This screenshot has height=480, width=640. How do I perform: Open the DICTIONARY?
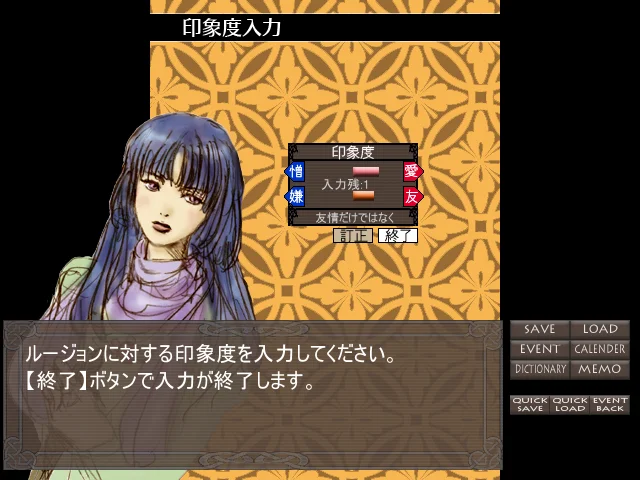point(539,369)
